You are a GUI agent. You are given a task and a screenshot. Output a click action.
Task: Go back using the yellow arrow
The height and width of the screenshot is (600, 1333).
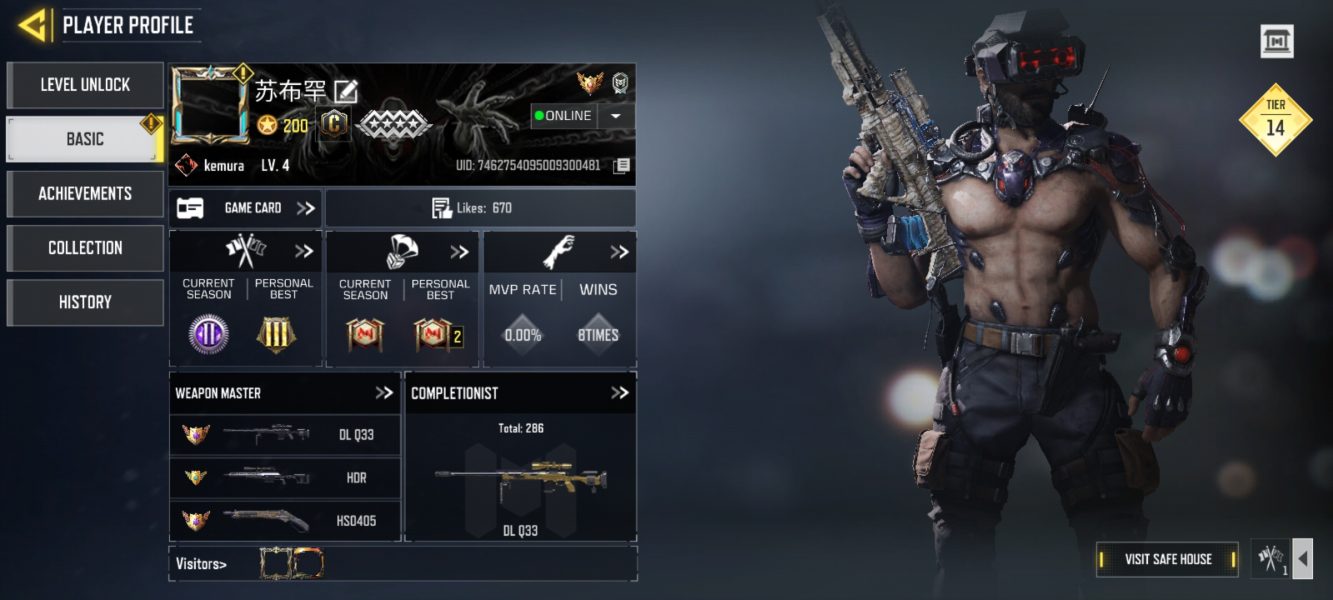(33, 25)
